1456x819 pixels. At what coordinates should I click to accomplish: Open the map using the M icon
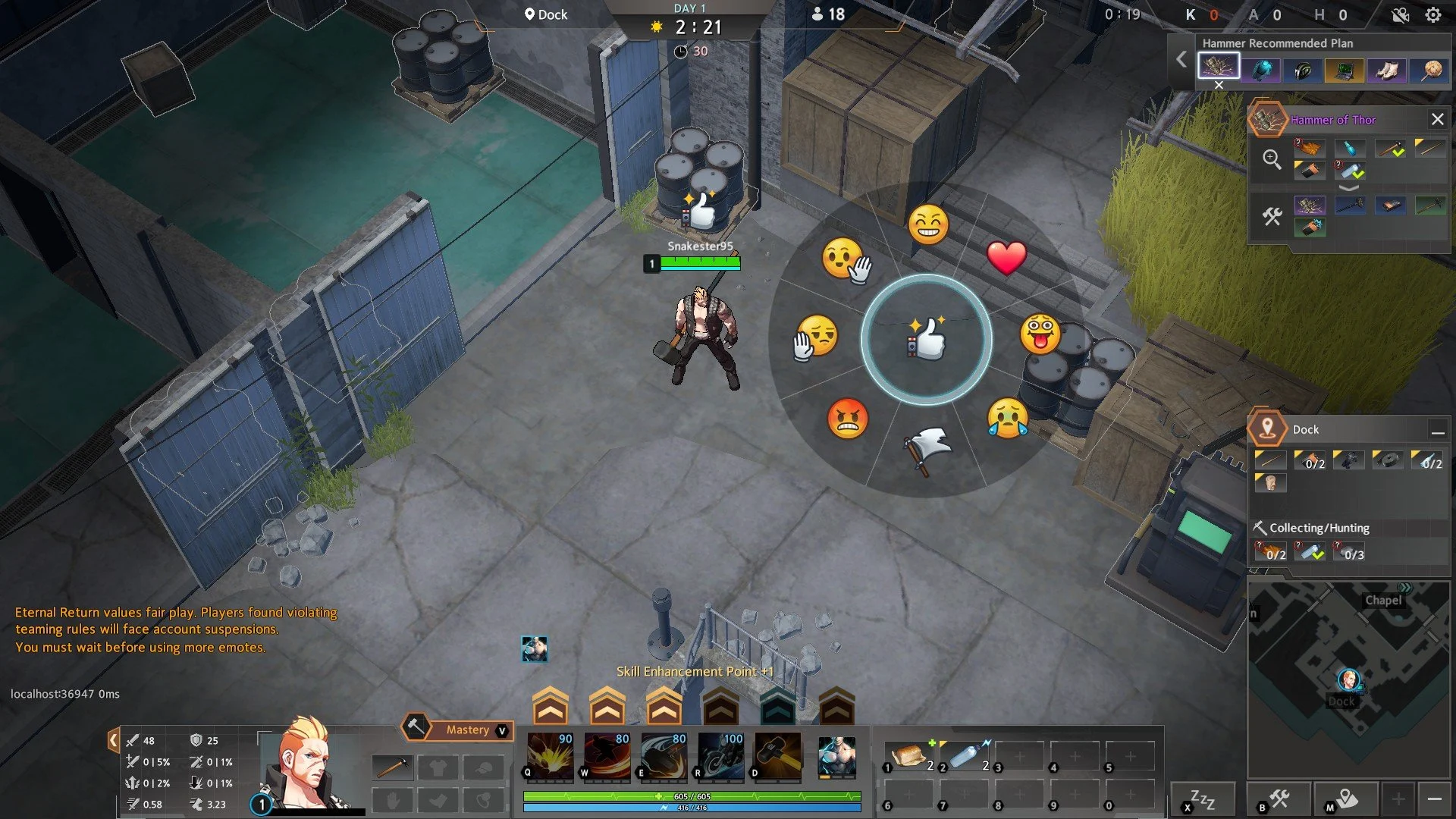pos(1346,799)
